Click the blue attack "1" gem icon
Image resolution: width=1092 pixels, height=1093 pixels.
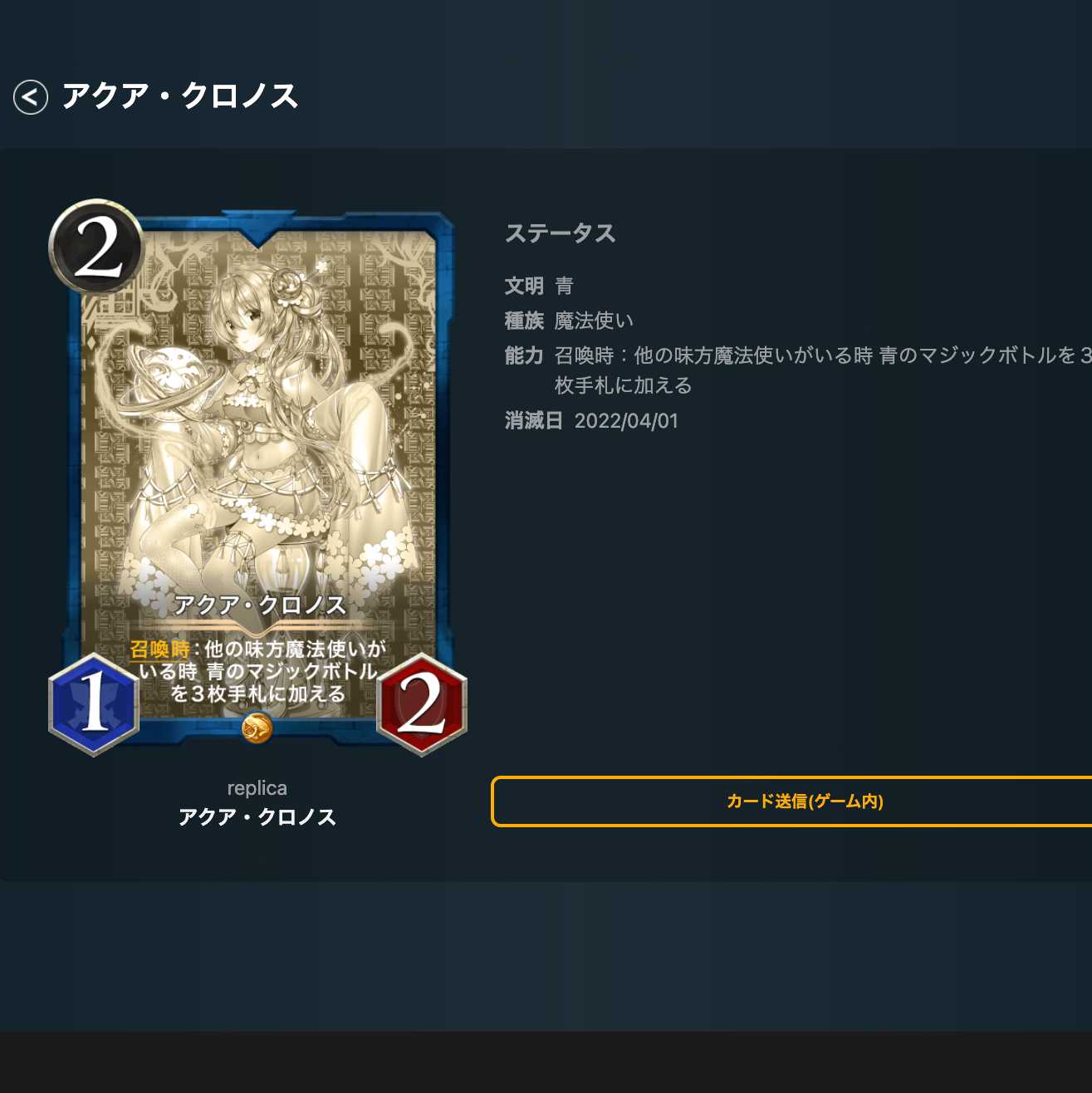(x=93, y=702)
